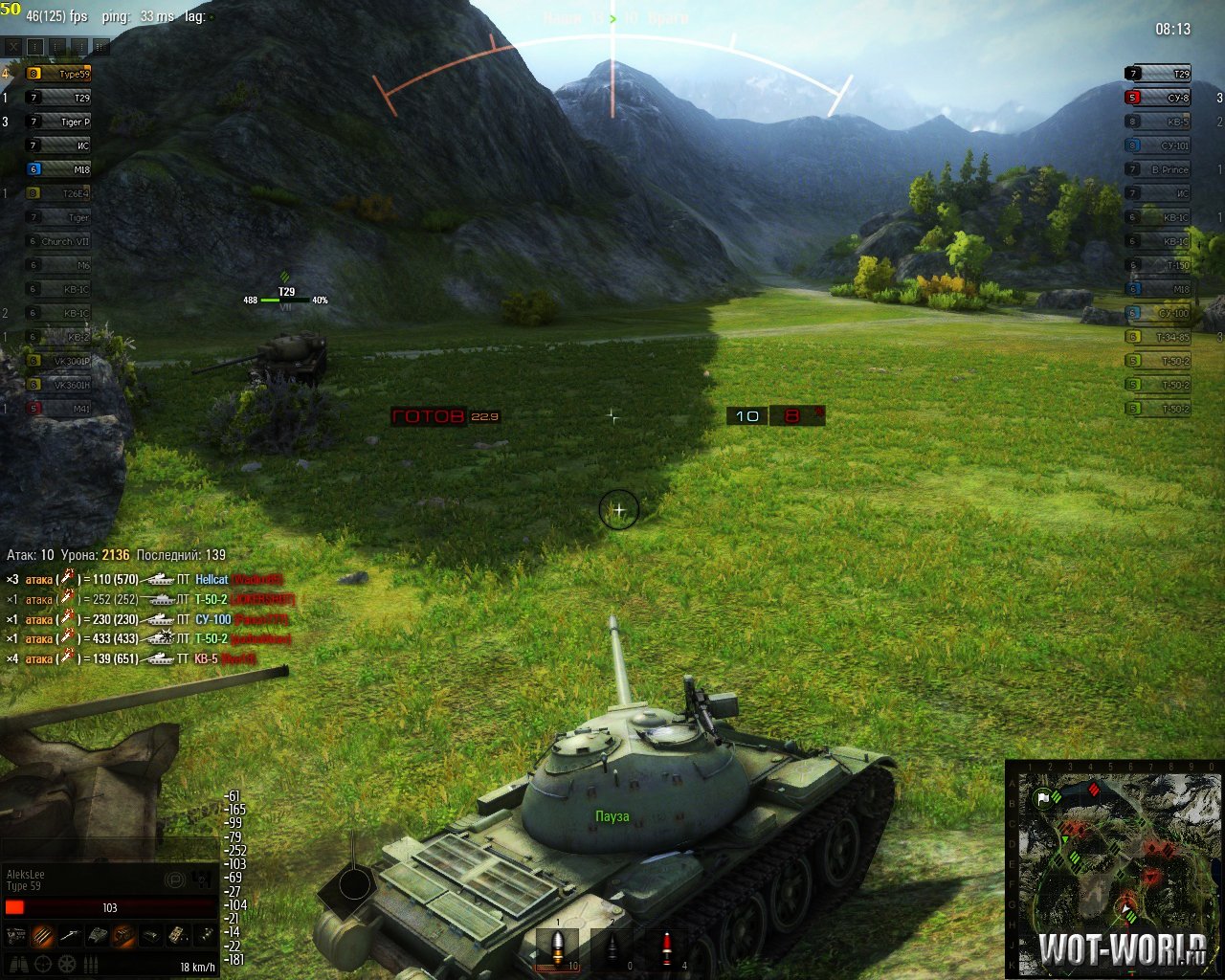Click the СУ-100 entry in the damage log
Screen dimensions: 1225x980
coord(212,619)
